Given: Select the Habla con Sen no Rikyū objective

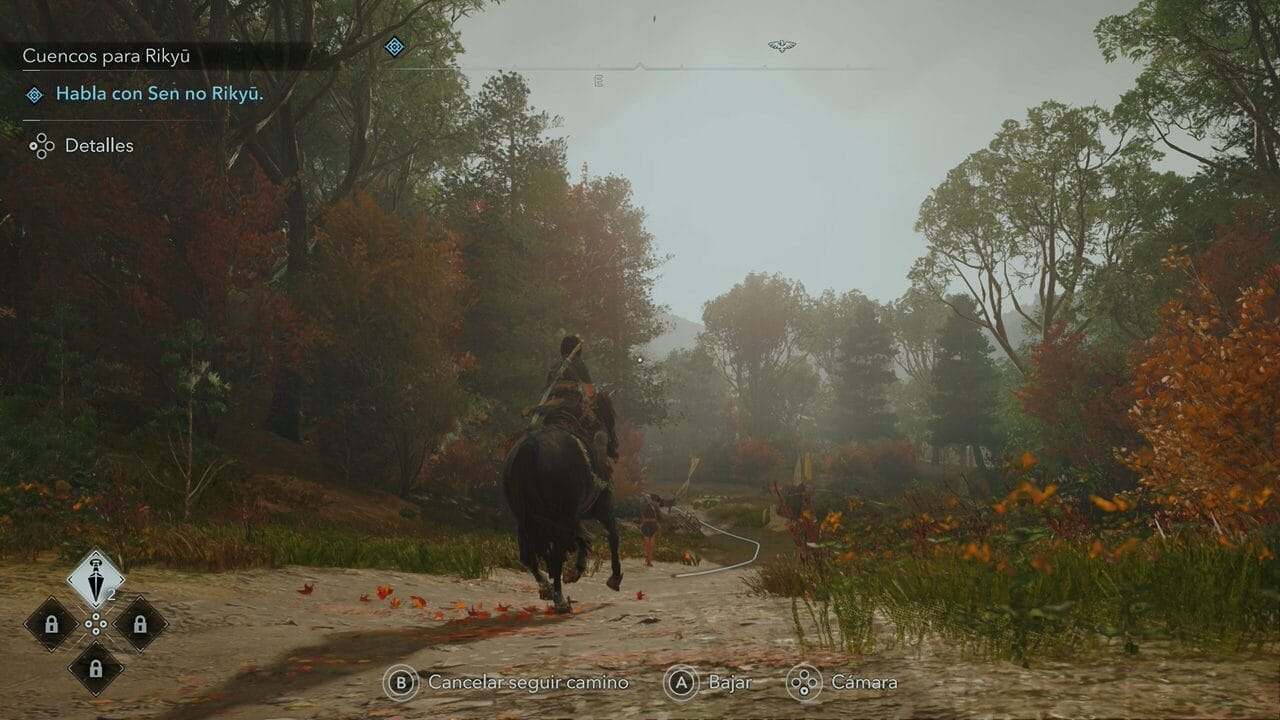Looking at the screenshot, I should click(x=159, y=94).
